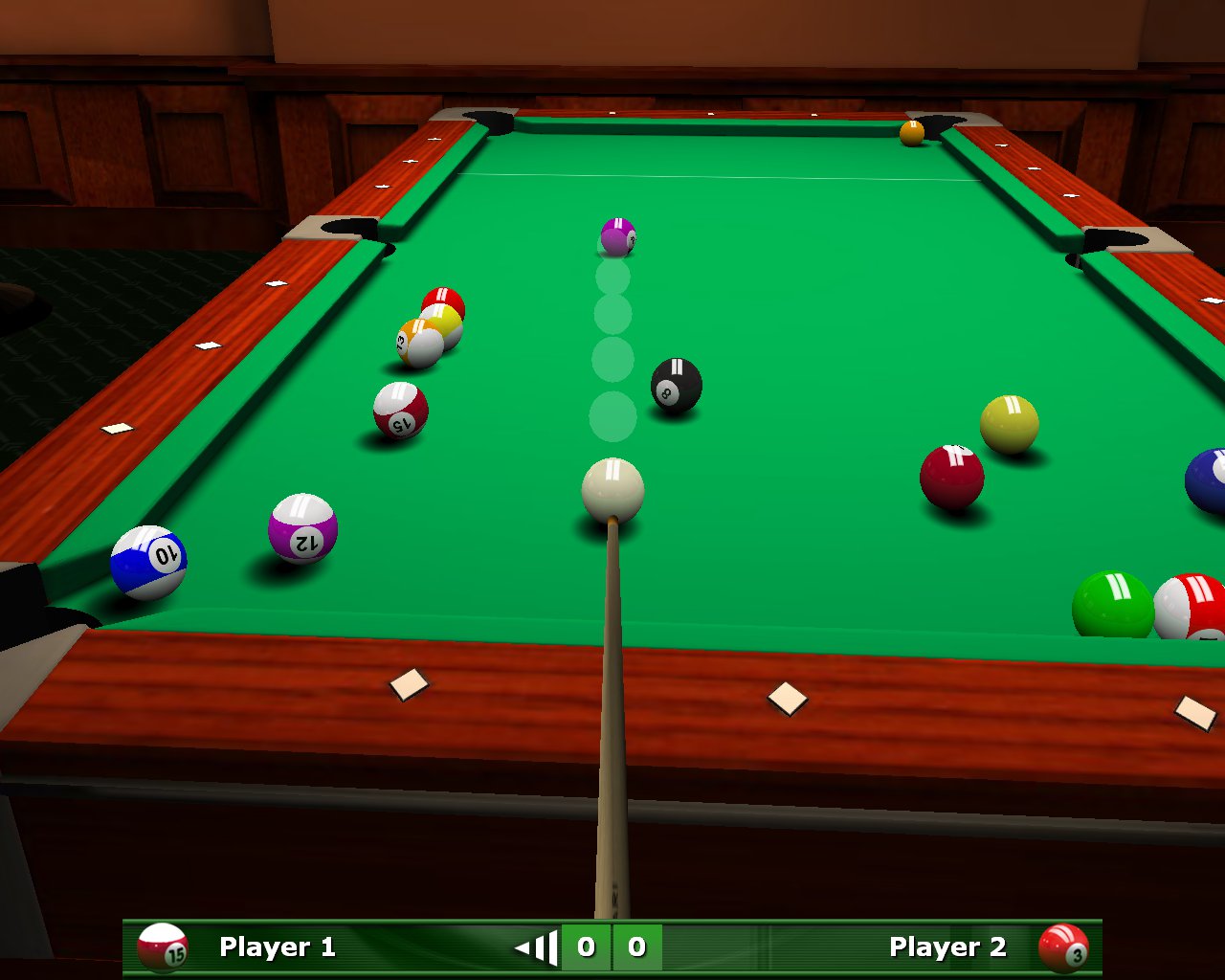The height and width of the screenshot is (980, 1225).
Task: Click the blue striped 10-ball
Action: pos(151,558)
